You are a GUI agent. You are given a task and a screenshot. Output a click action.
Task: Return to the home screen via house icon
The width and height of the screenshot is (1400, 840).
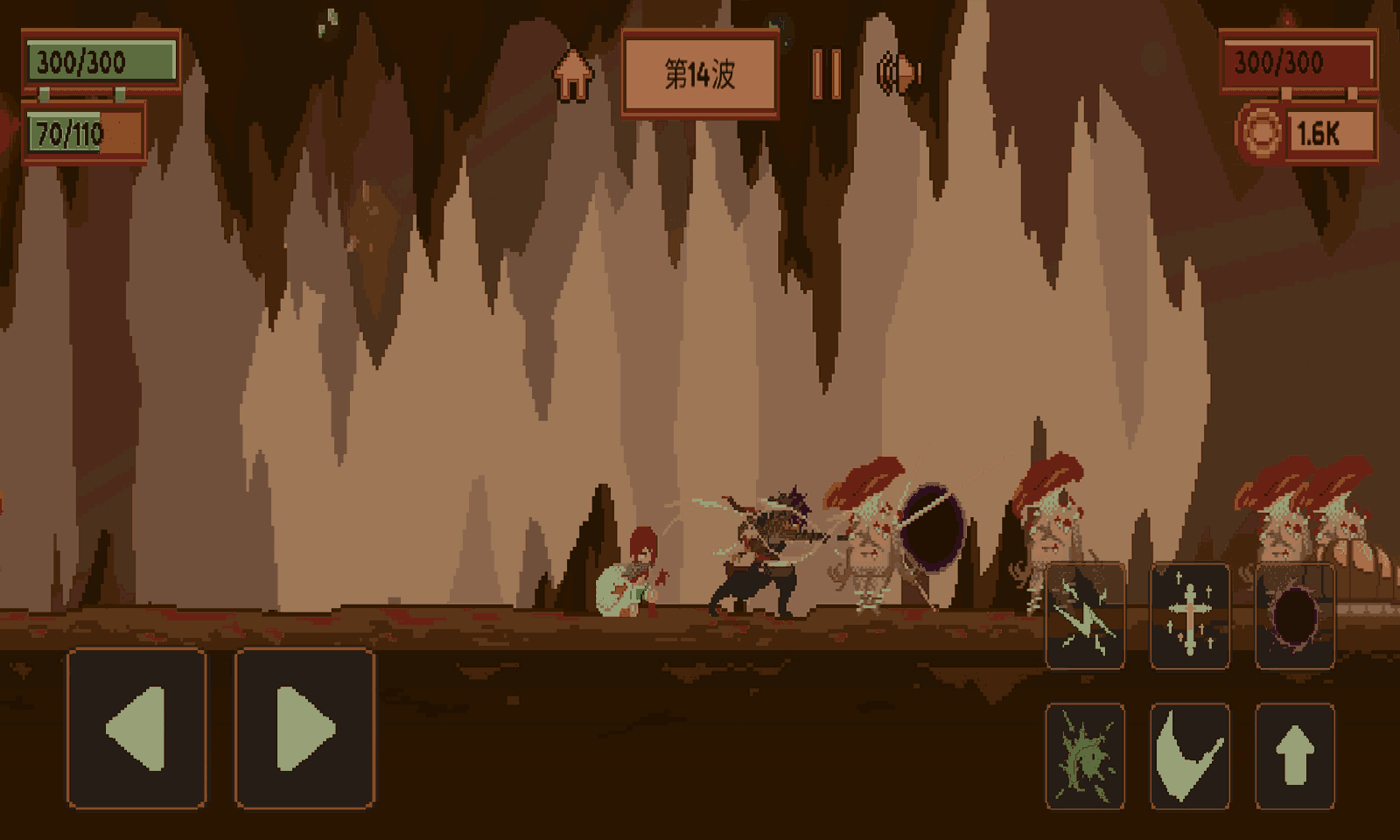(573, 75)
